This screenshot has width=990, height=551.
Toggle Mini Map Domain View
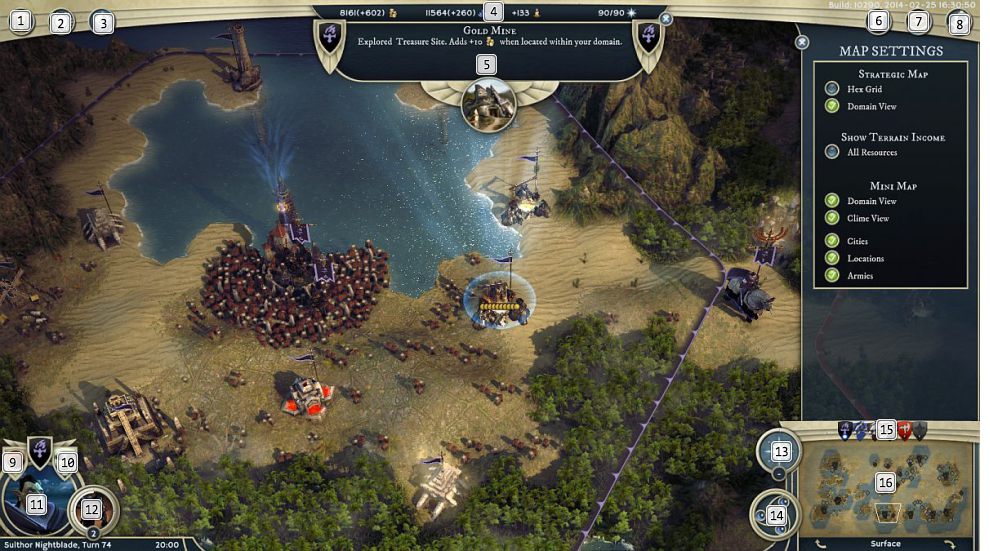pos(831,201)
